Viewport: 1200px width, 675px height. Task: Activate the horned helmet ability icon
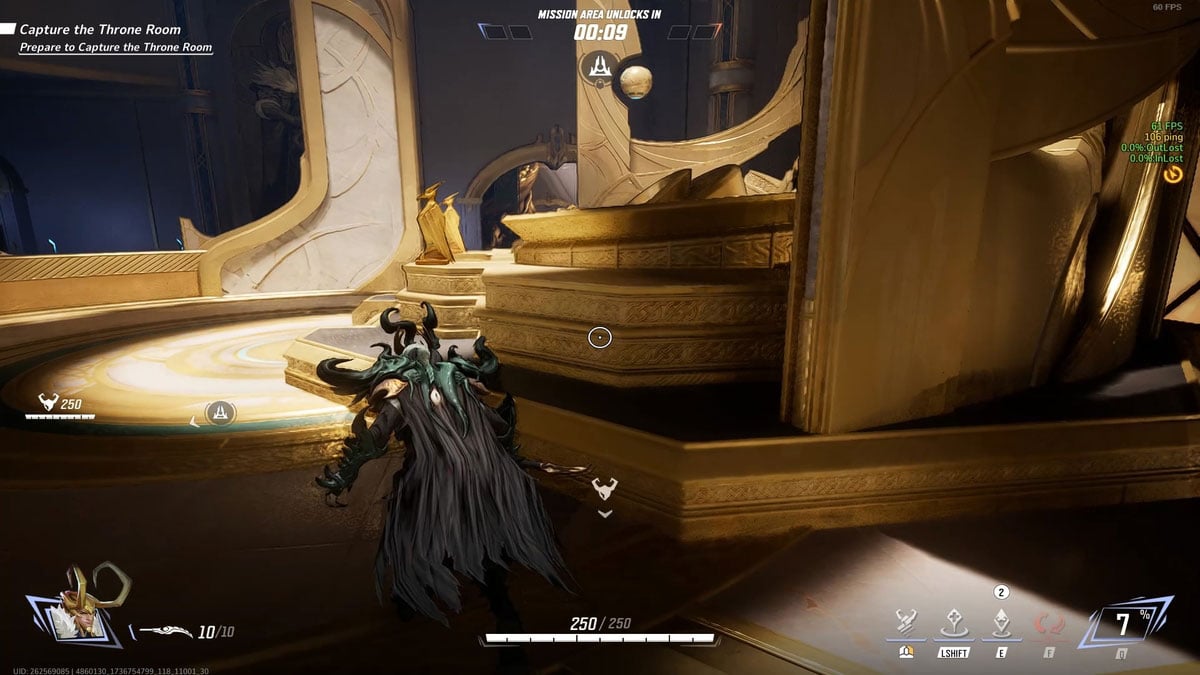pyautogui.click(x=906, y=622)
